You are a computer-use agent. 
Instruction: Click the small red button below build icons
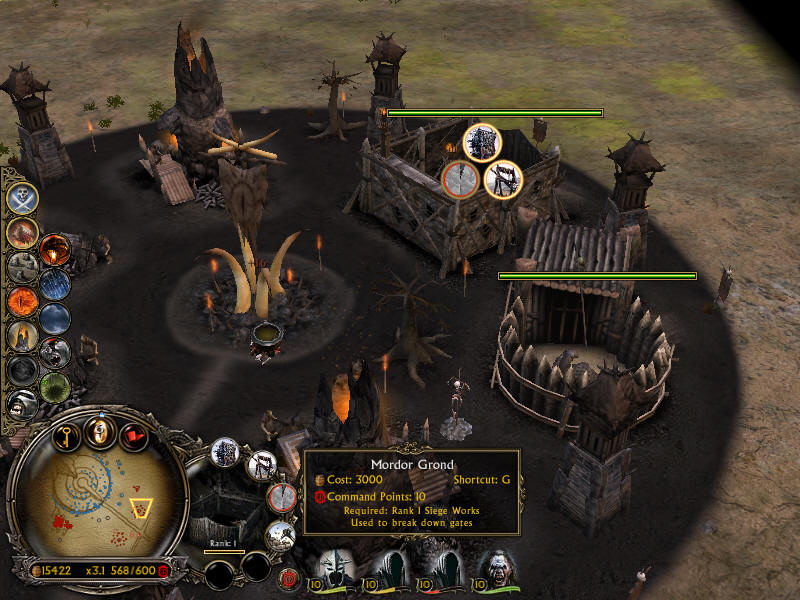288,577
